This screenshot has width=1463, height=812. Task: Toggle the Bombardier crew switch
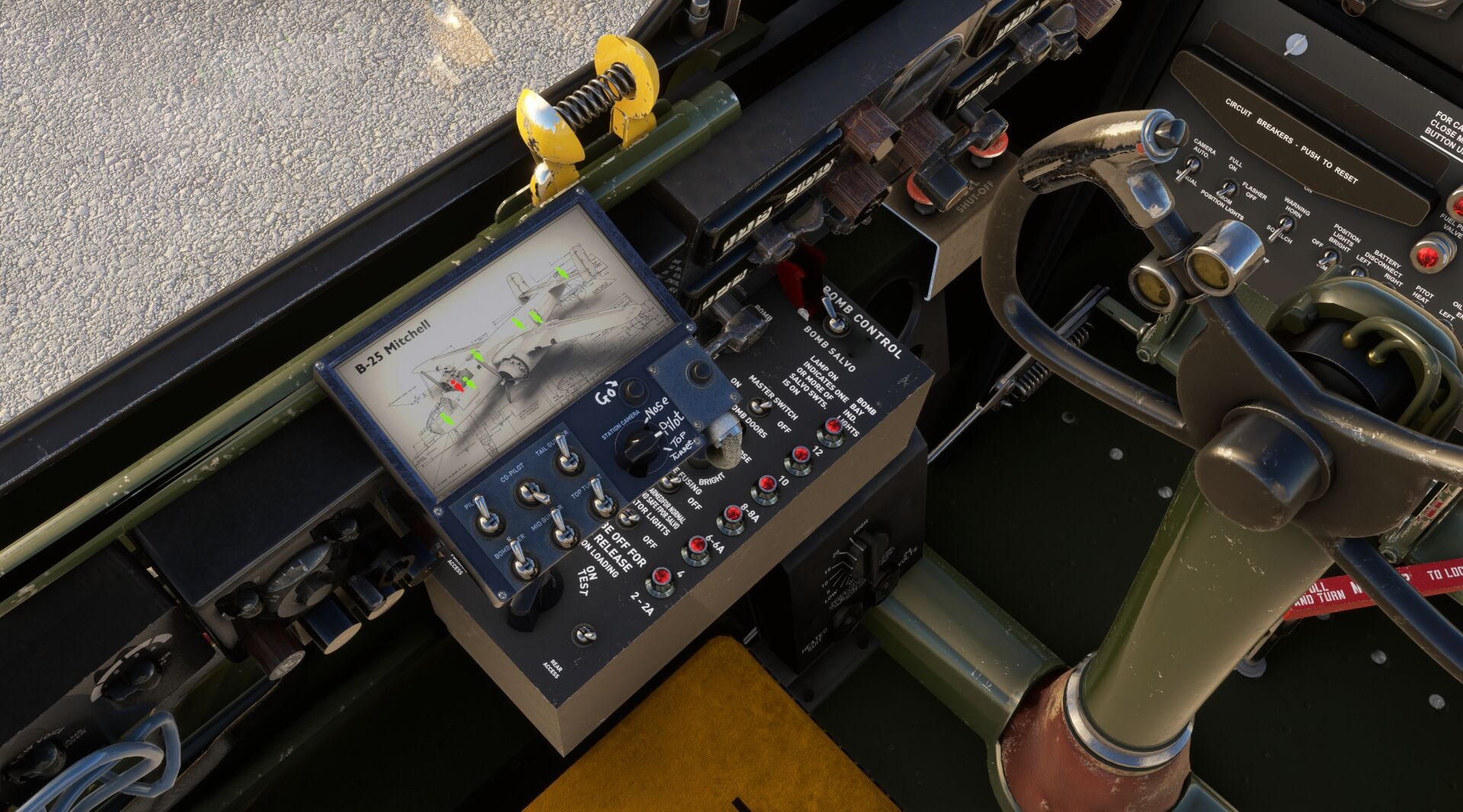(522, 566)
